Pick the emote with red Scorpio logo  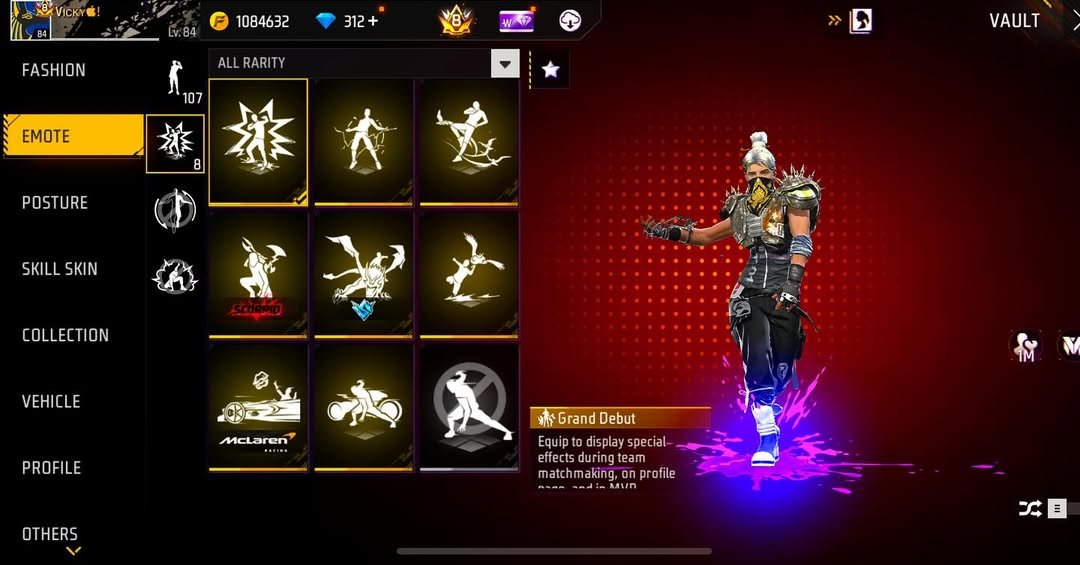click(x=258, y=274)
